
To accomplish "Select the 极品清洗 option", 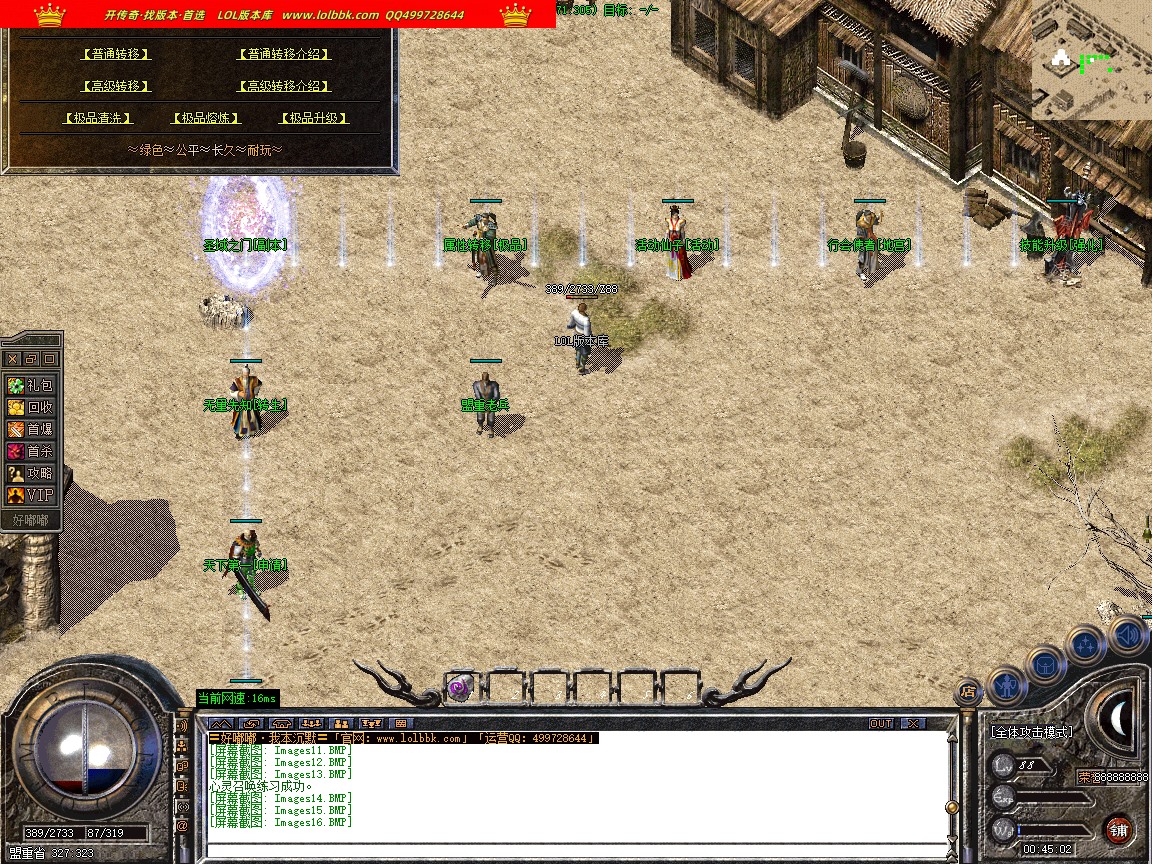I will [98, 118].
